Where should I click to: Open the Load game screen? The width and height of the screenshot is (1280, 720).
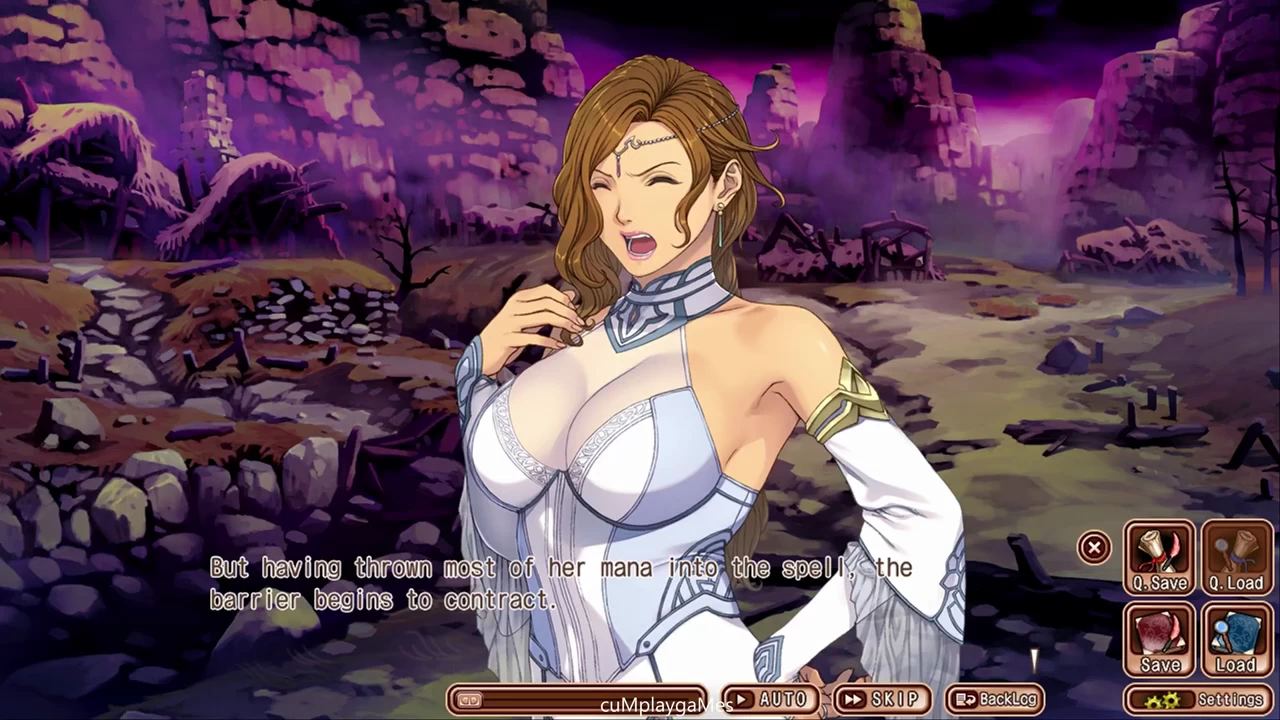pyautogui.click(x=1236, y=640)
